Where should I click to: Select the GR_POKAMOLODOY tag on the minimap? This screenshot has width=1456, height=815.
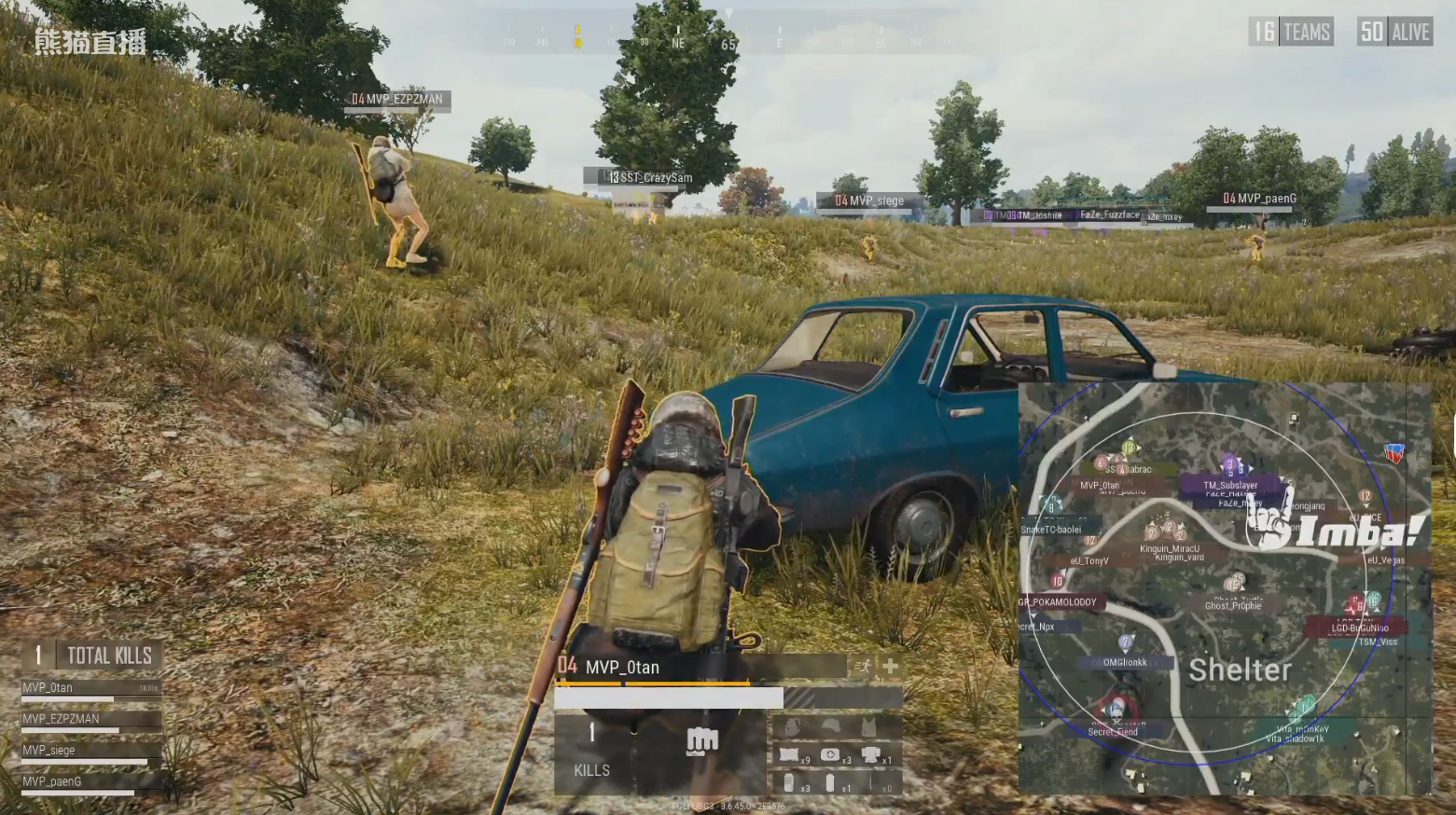(1061, 602)
